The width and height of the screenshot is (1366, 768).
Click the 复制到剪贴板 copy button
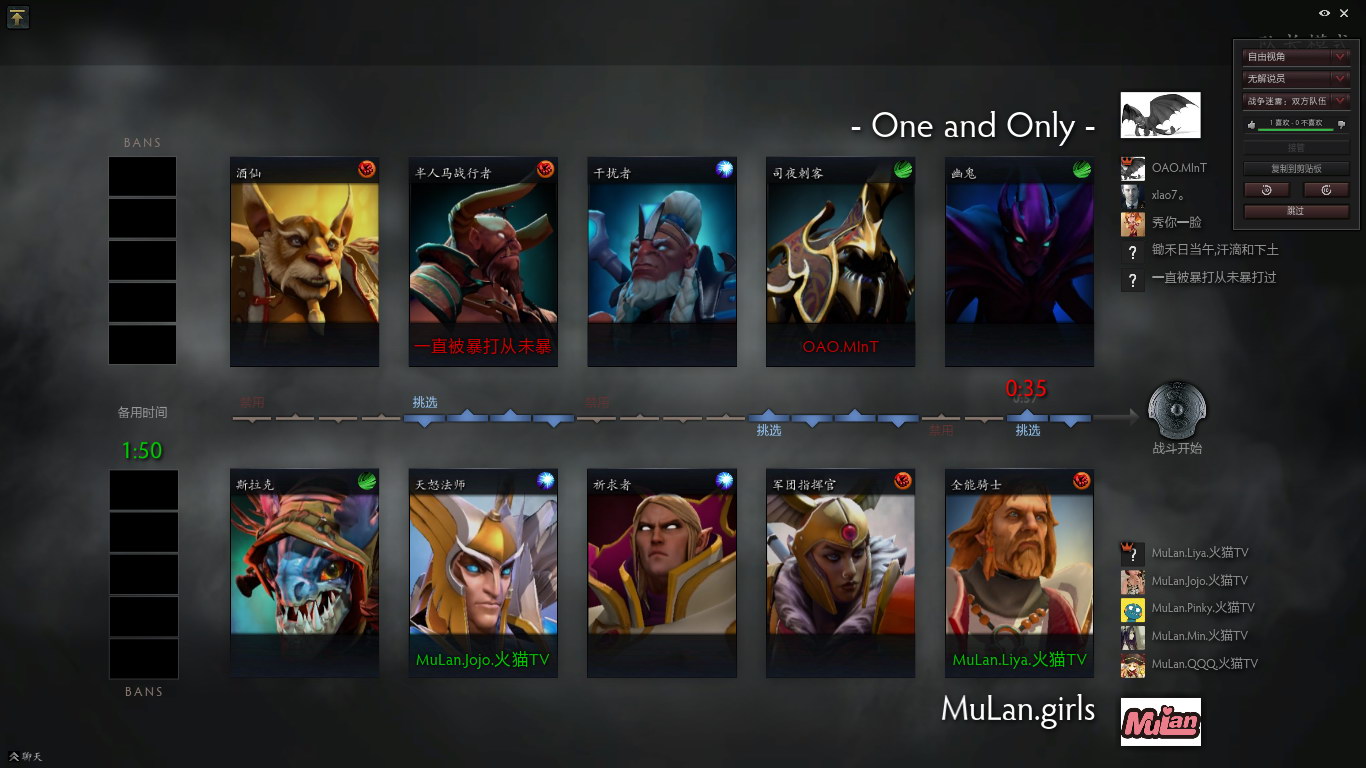point(1296,169)
